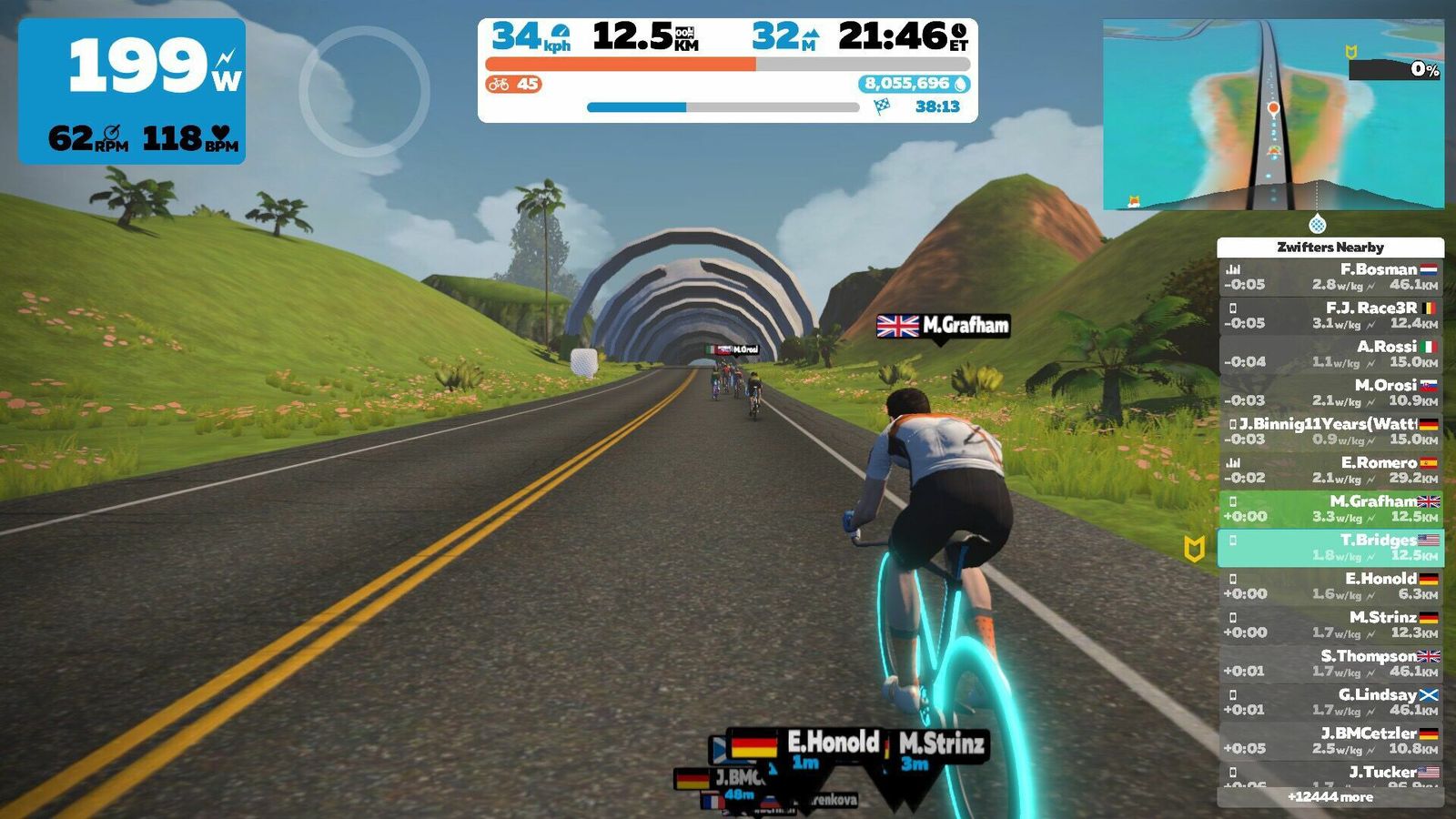1456x819 pixels.
Task: Choose F.J. Race3R rider row
Action: (x=1330, y=315)
